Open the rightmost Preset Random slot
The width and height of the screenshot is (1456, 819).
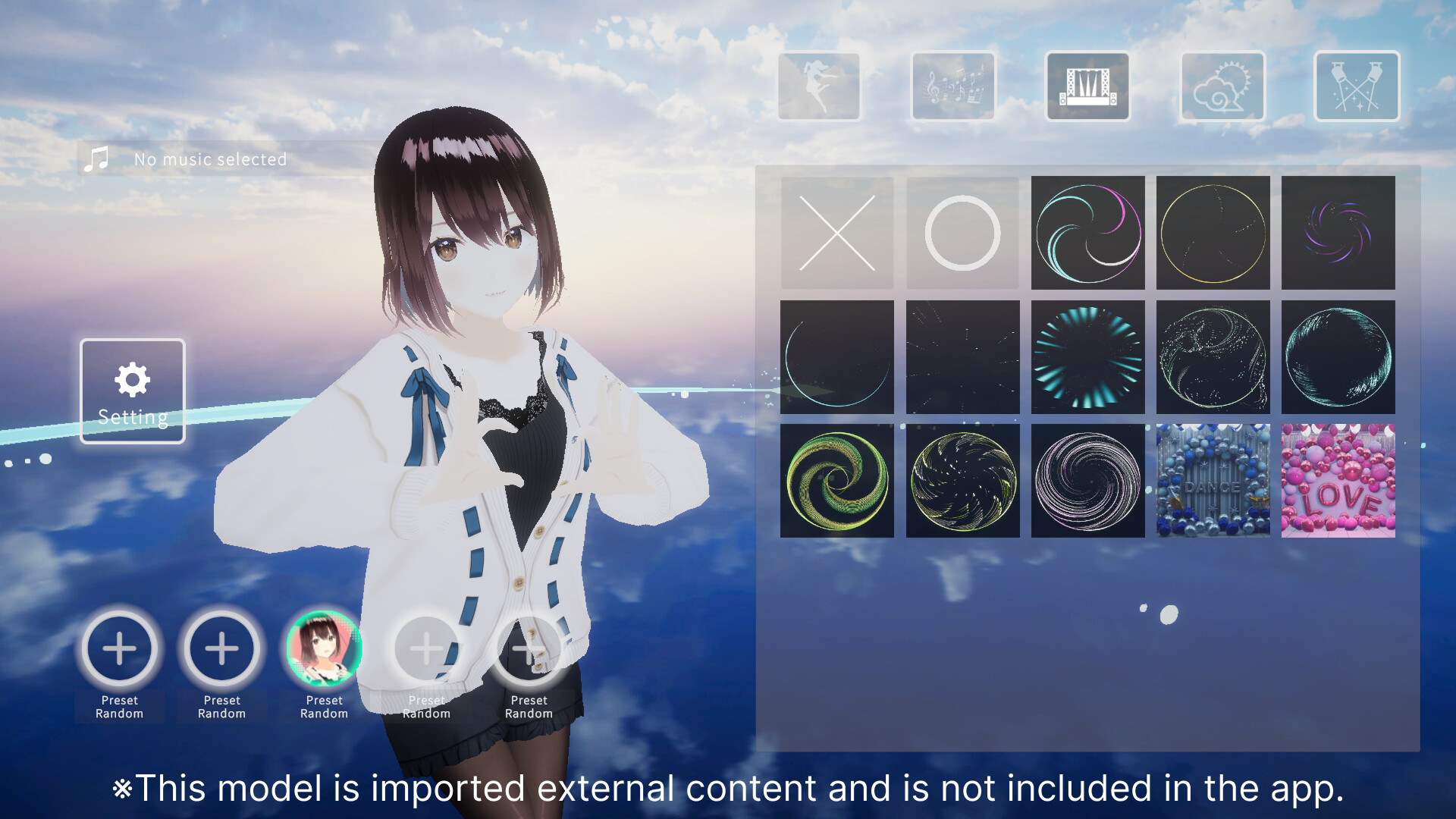click(x=529, y=649)
